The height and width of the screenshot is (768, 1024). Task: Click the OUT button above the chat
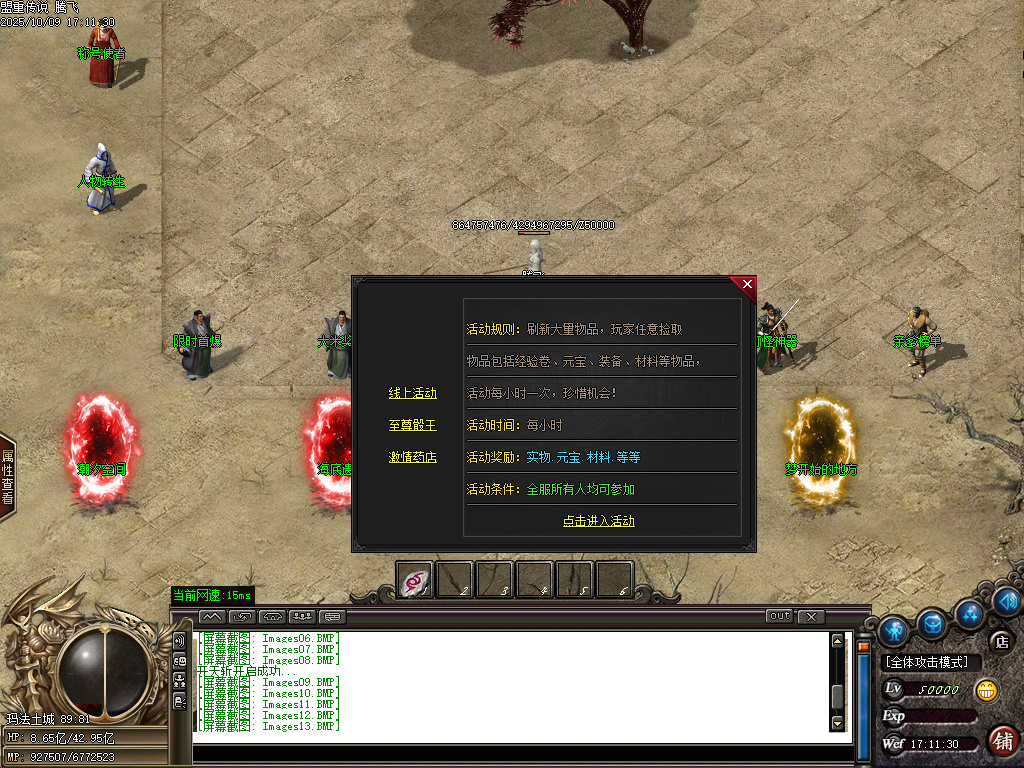(779, 616)
